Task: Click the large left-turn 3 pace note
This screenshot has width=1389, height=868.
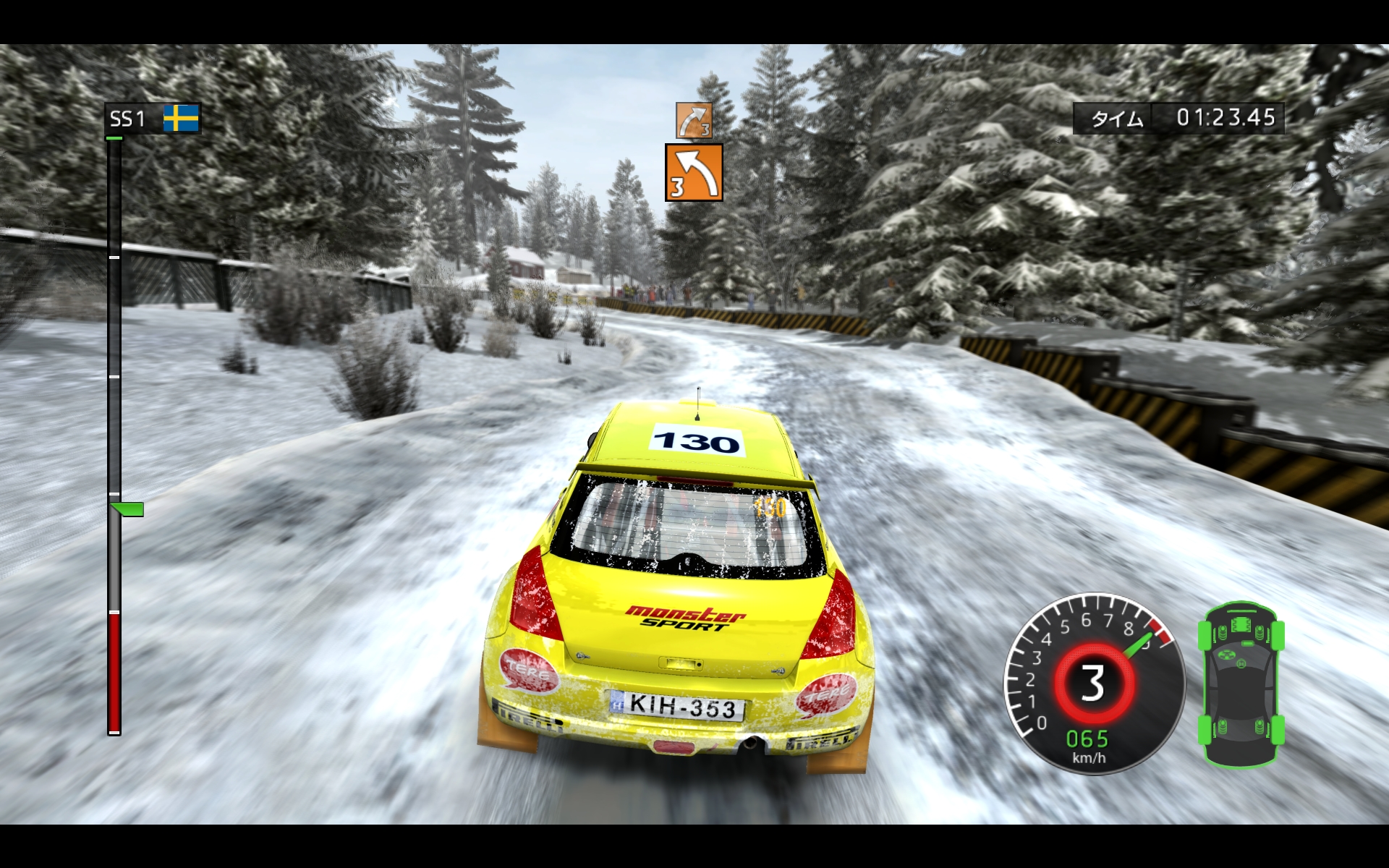Action: [694, 172]
